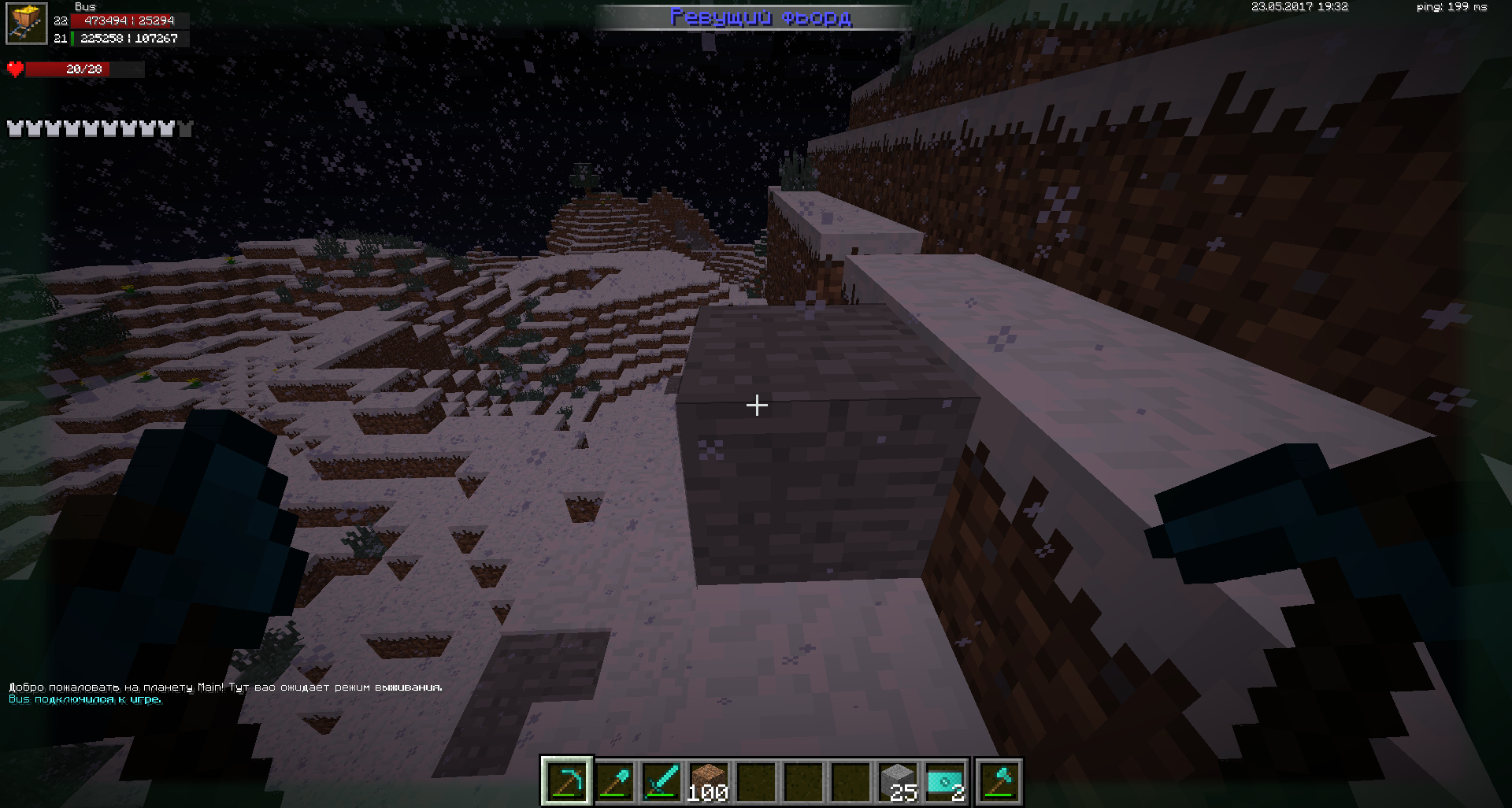This screenshot has height=808, width=1512.
Task: Select the diamond axe offhand slot
Action: (999, 781)
